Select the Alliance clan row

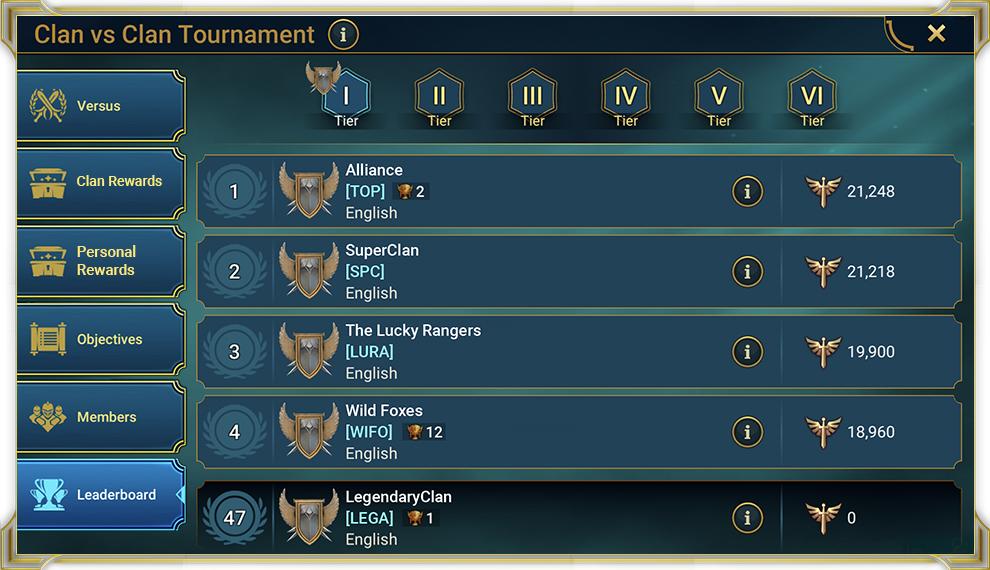[x=560, y=191]
